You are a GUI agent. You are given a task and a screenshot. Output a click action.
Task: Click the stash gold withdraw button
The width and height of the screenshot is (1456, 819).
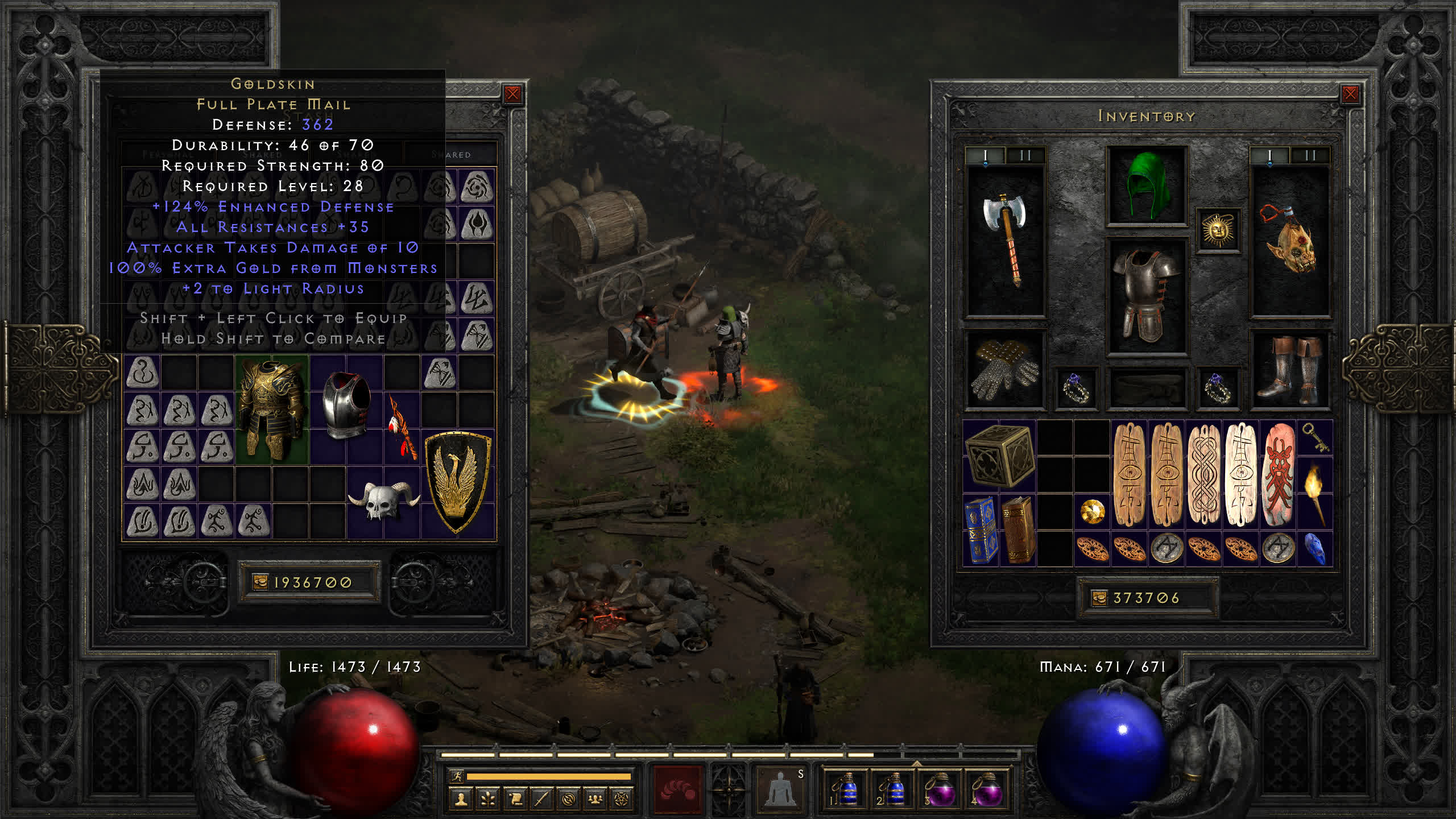tap(260, 582)
